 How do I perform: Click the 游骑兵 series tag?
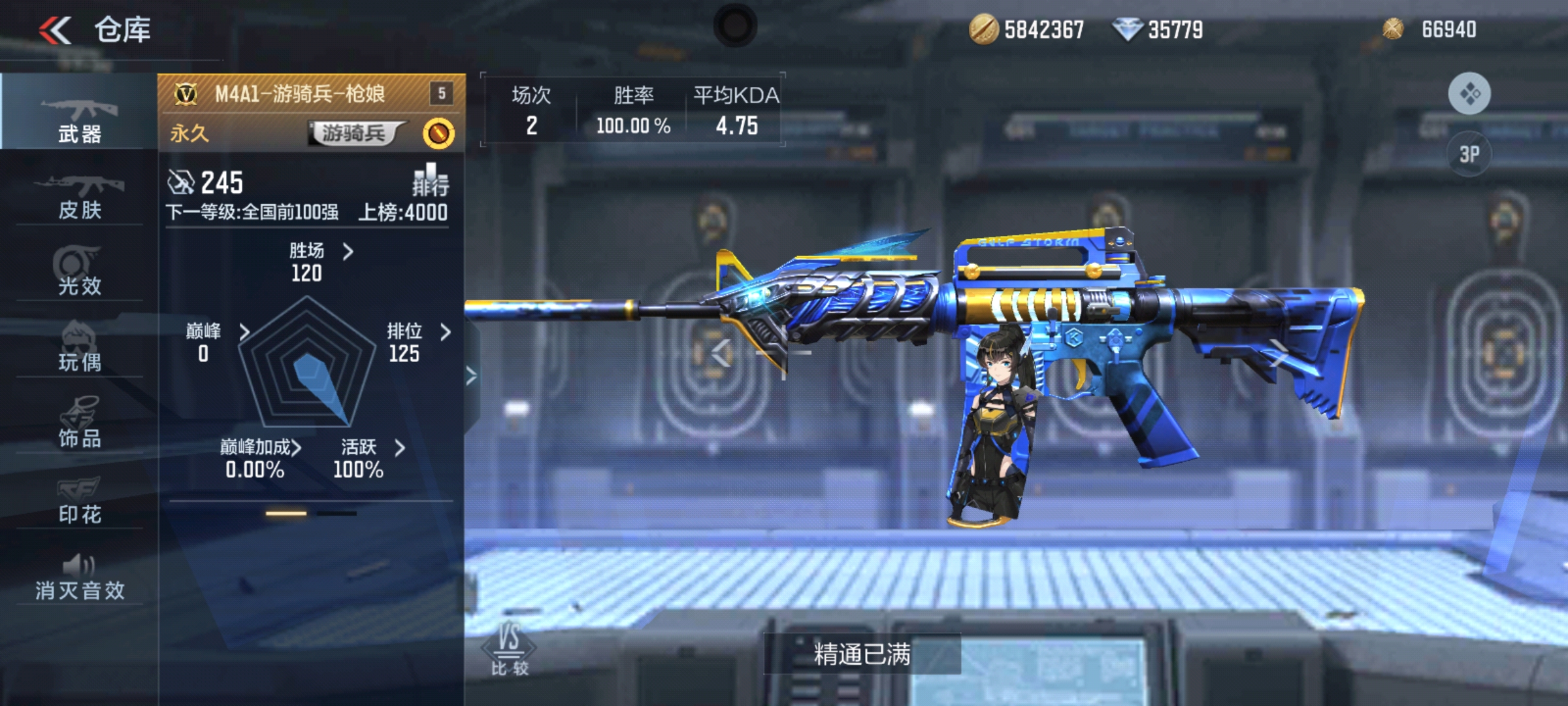[355, 133]
